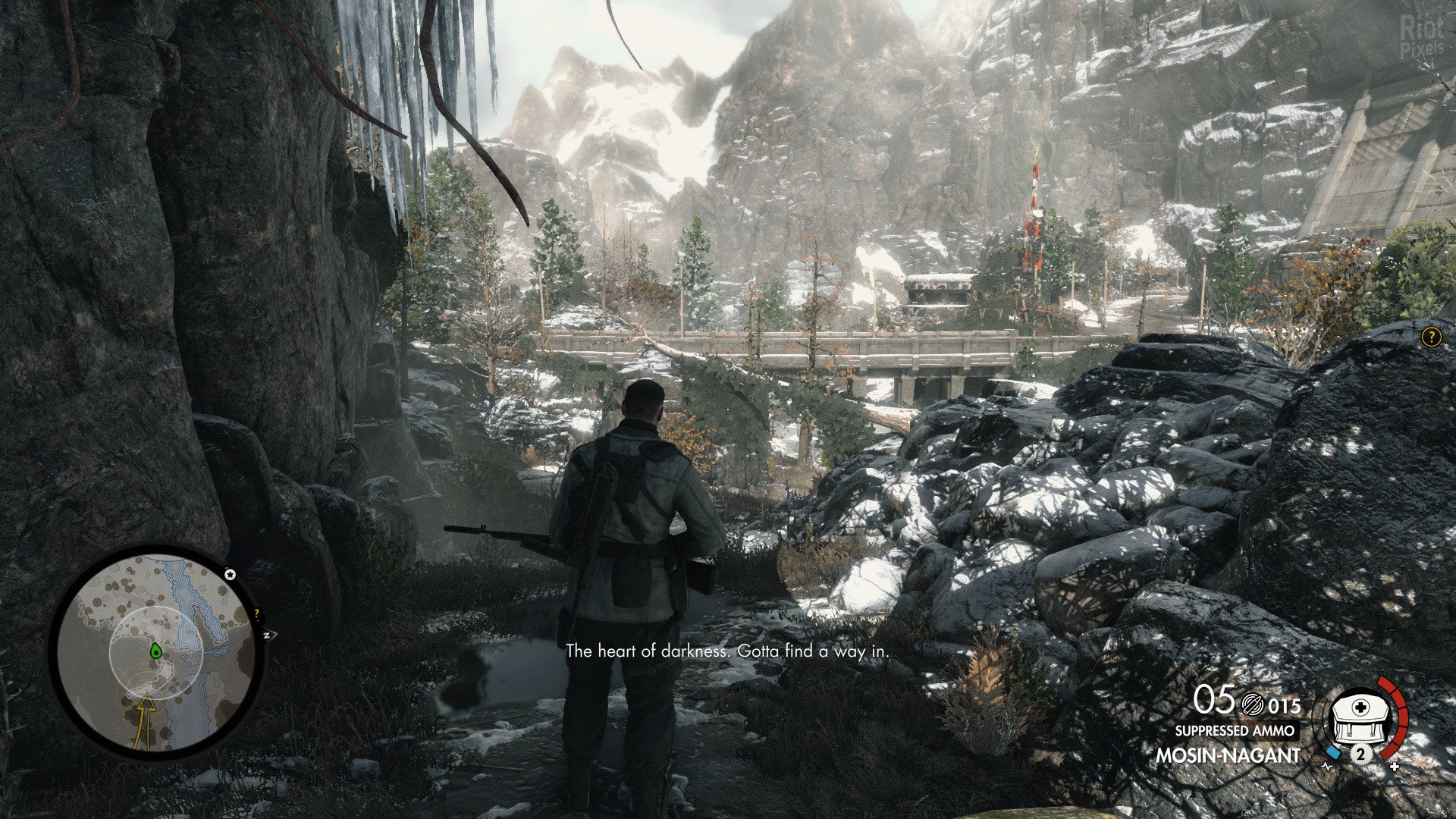1456x819 pixels.
Task: Click the star marker on minimap rim
Action: click(x=230, y=574)
